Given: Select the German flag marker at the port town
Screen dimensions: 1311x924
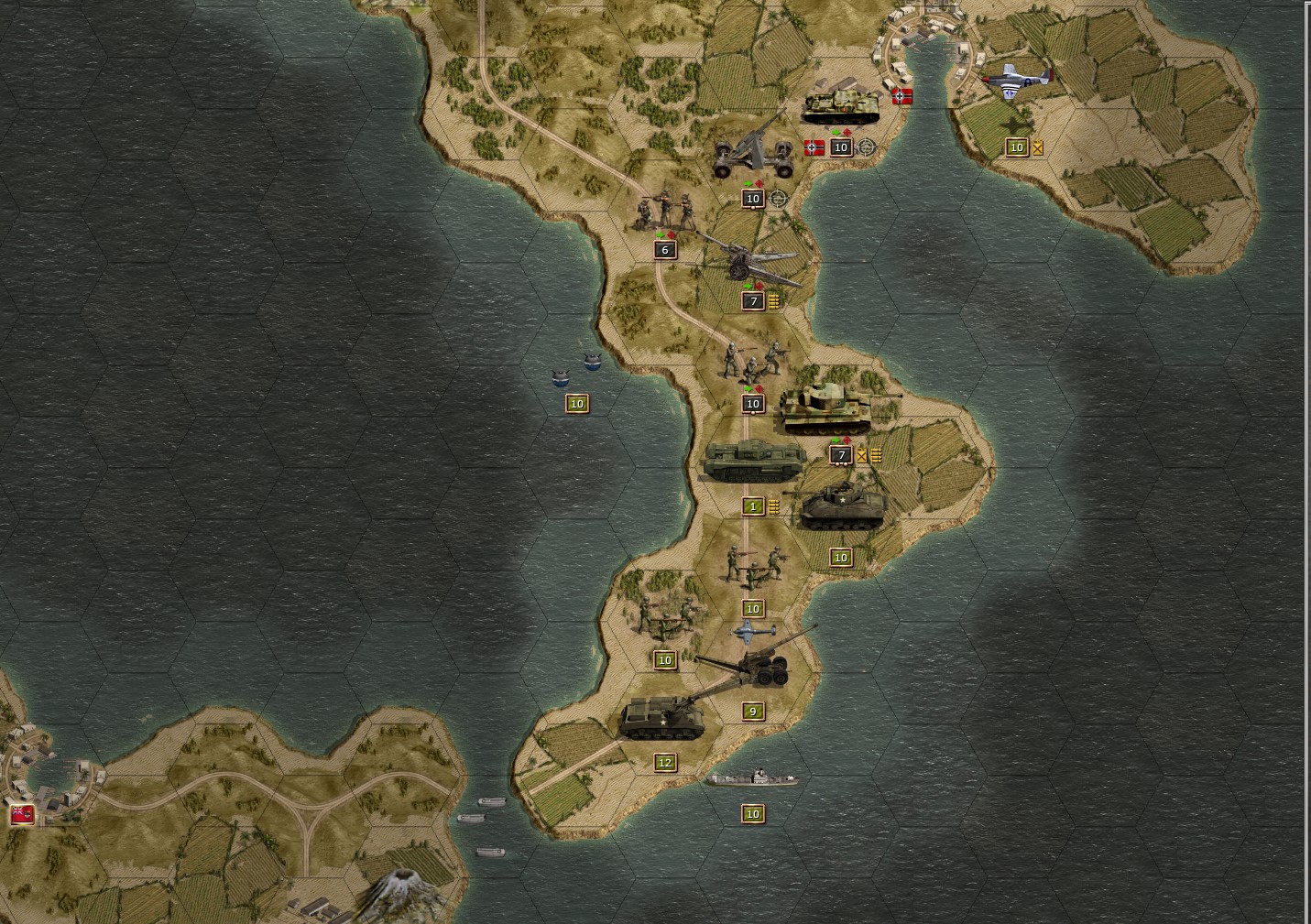Looking at the screenshot, I should [901, 96].
